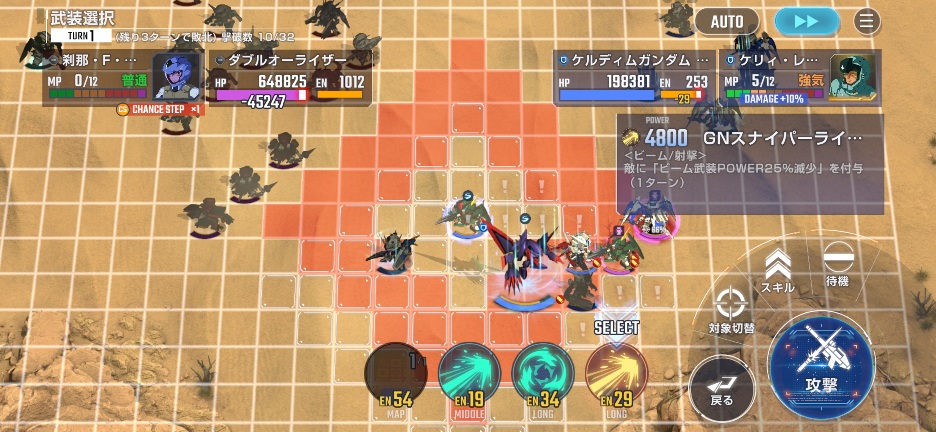Open the hamburger menu
Screen dimensions: 936x432
[867, 21]
